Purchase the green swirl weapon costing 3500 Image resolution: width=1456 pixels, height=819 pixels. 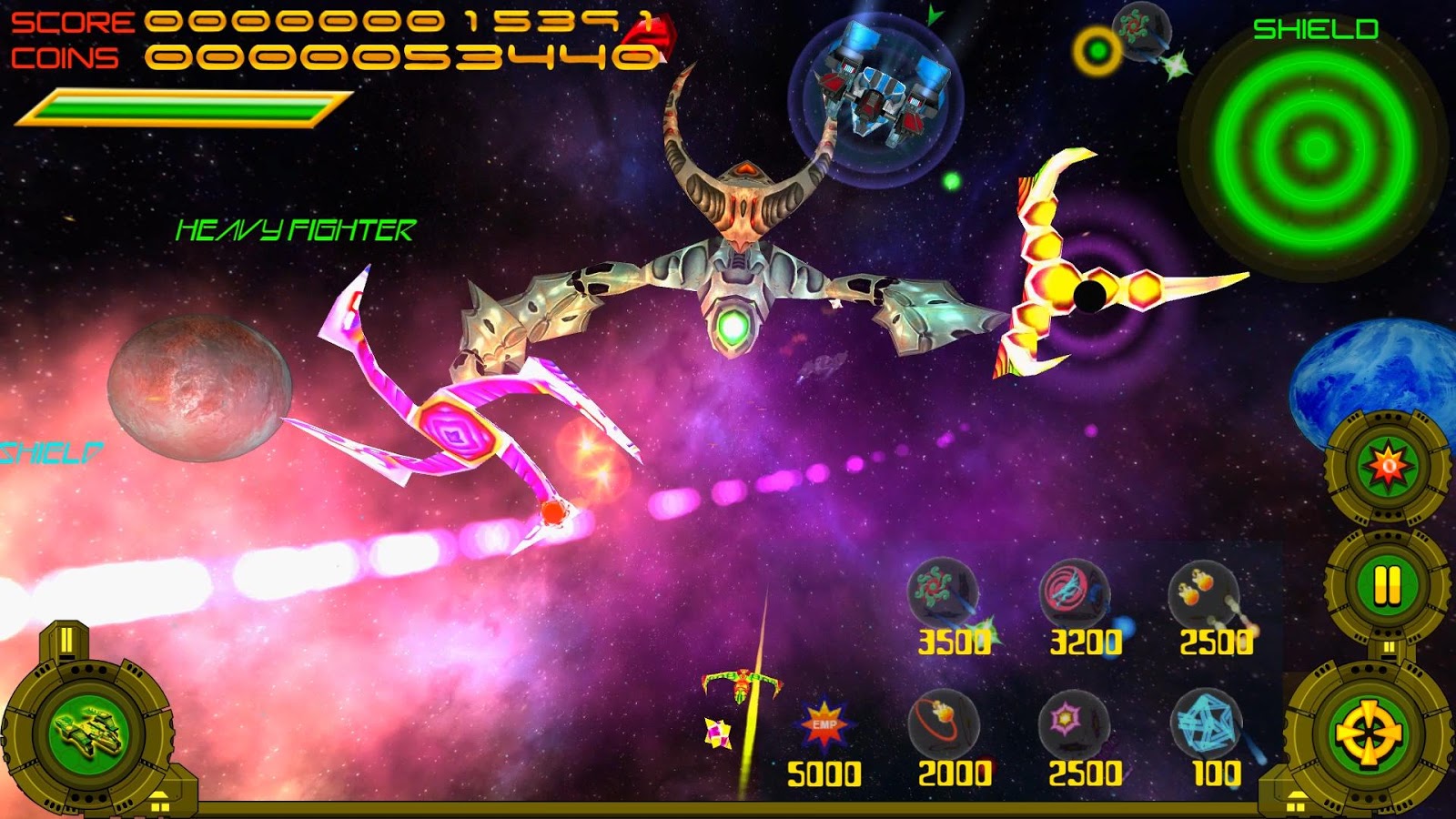[x=944, y=591]
